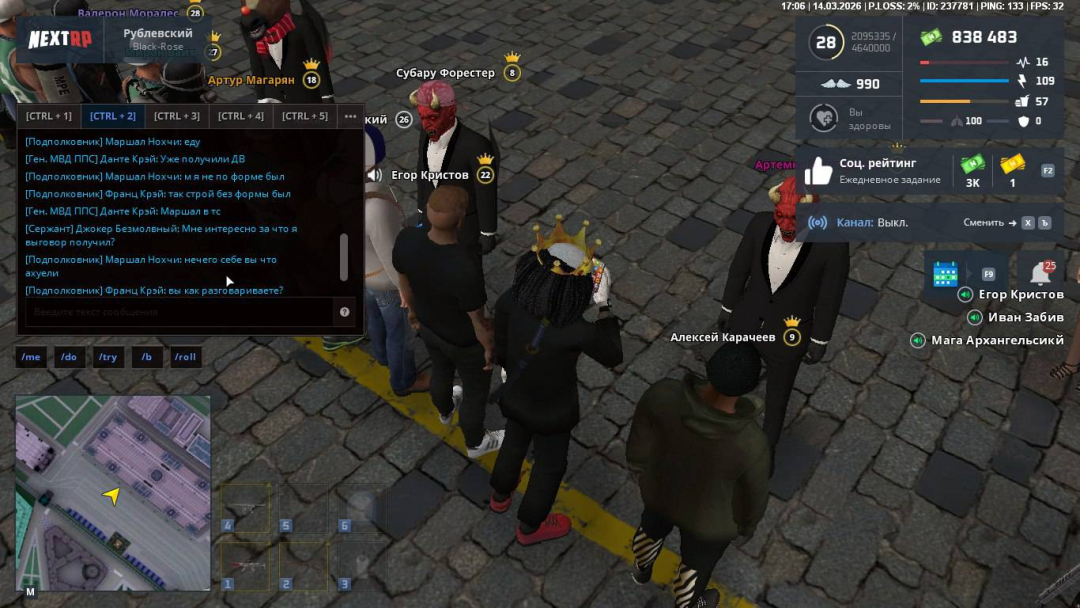Open the CTRL + 3 chat tab

pyautogui.click(x=177, y=116)
